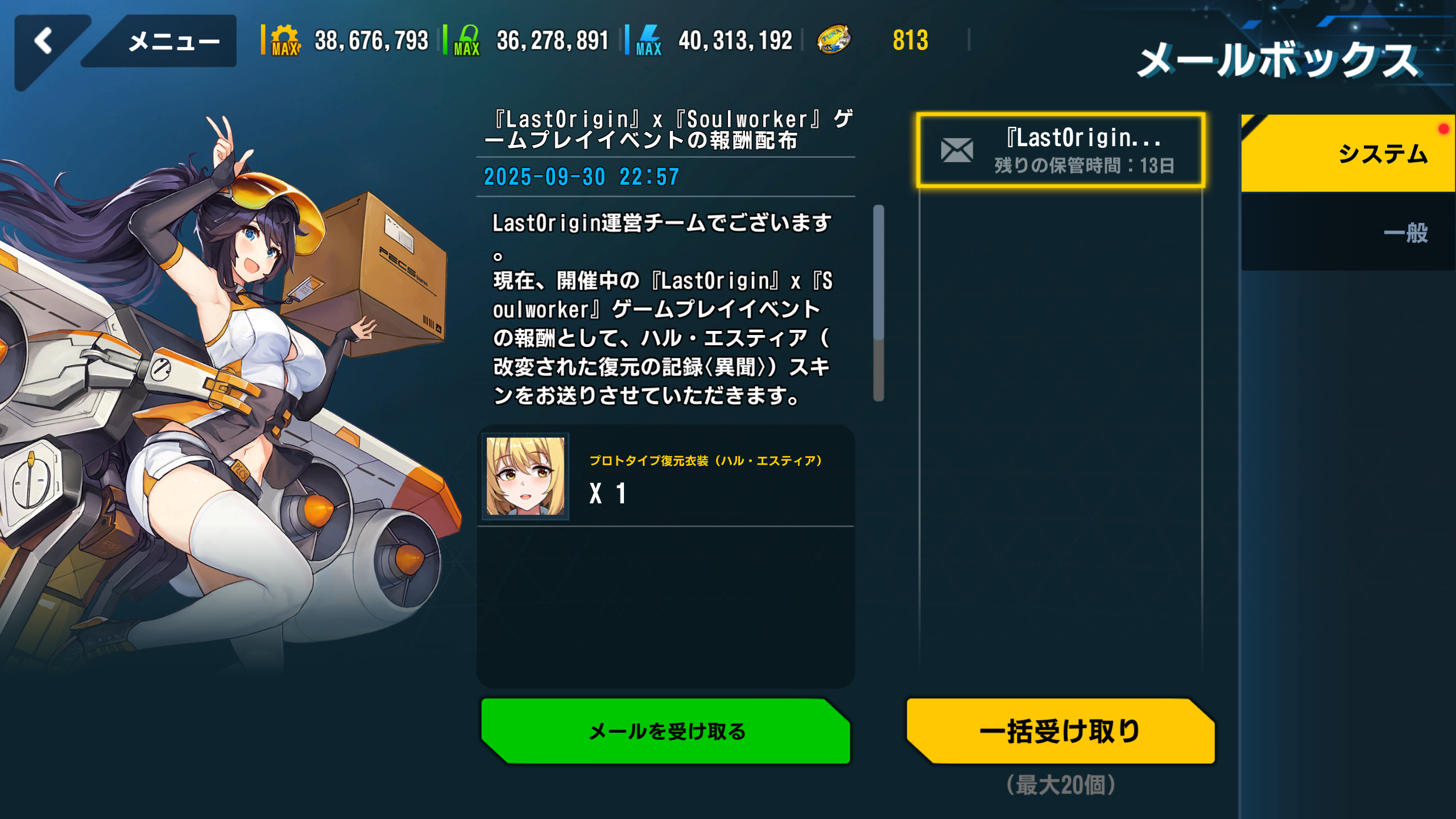Screen dimensions: 1456x819
Task: Click the Haru Estia skin reward thumbnail
Action: (526, 477)
